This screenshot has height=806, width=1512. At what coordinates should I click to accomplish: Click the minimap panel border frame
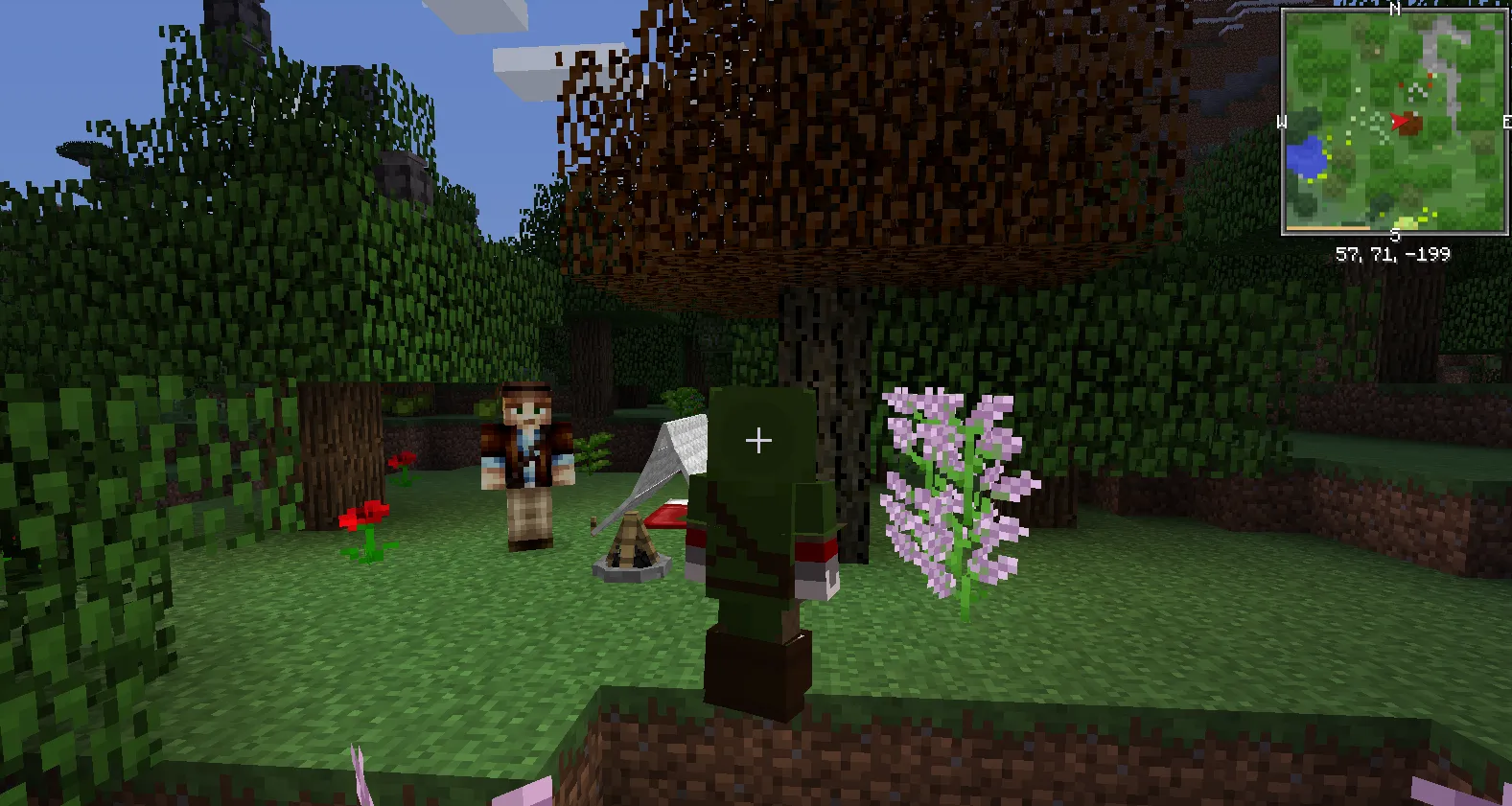point(1285,123)
